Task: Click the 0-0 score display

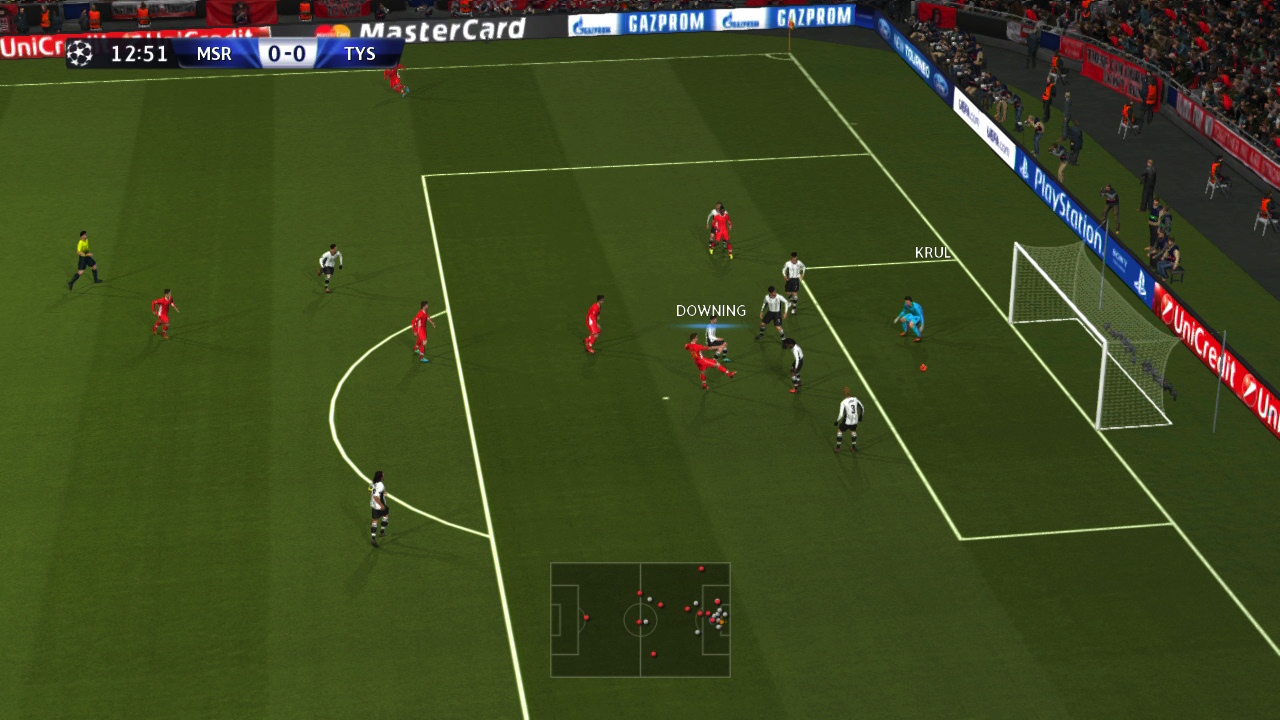Action: [x=288, y=54]
